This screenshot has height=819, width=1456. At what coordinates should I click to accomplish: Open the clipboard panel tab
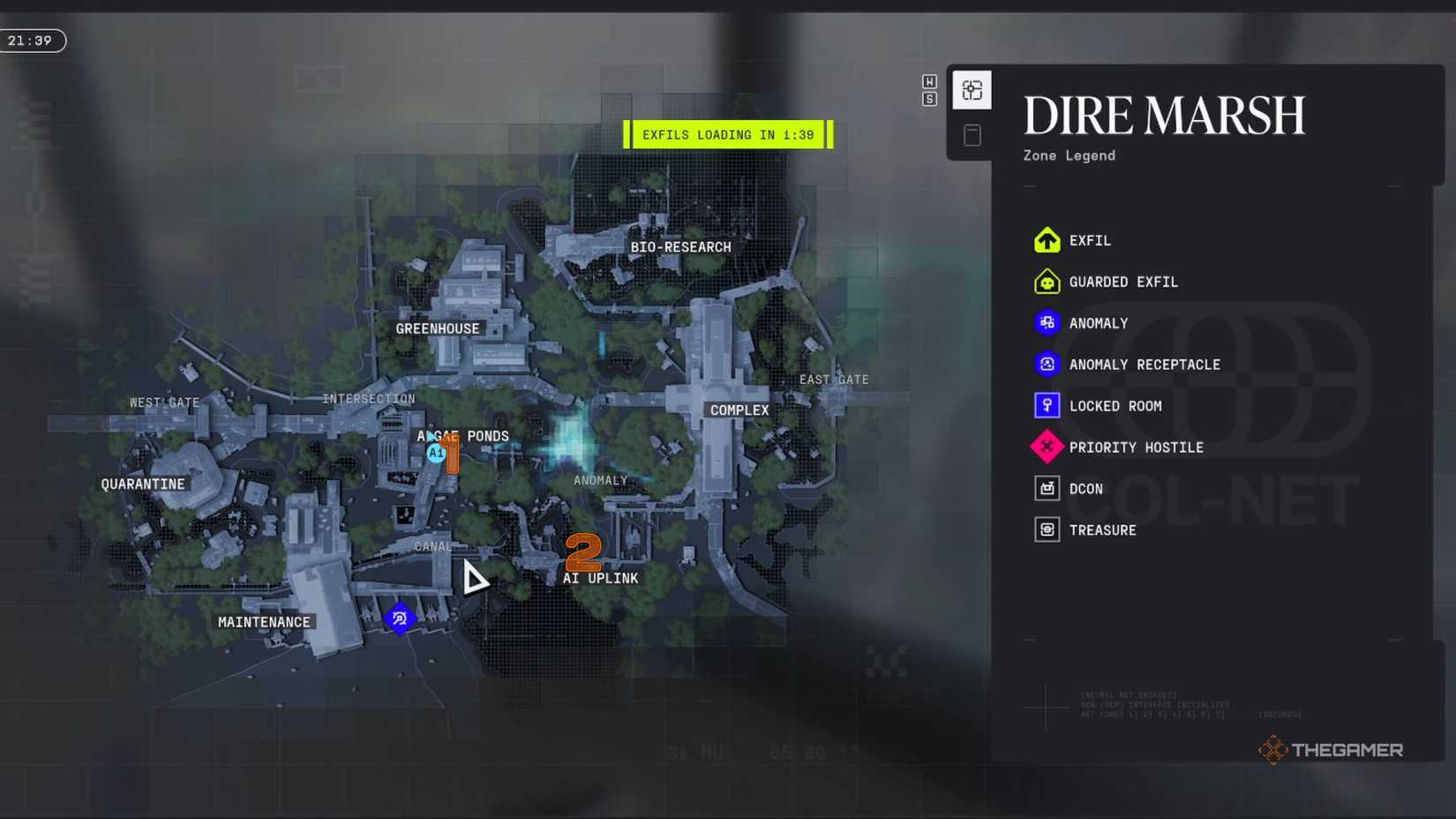click(x=972, y=134)
